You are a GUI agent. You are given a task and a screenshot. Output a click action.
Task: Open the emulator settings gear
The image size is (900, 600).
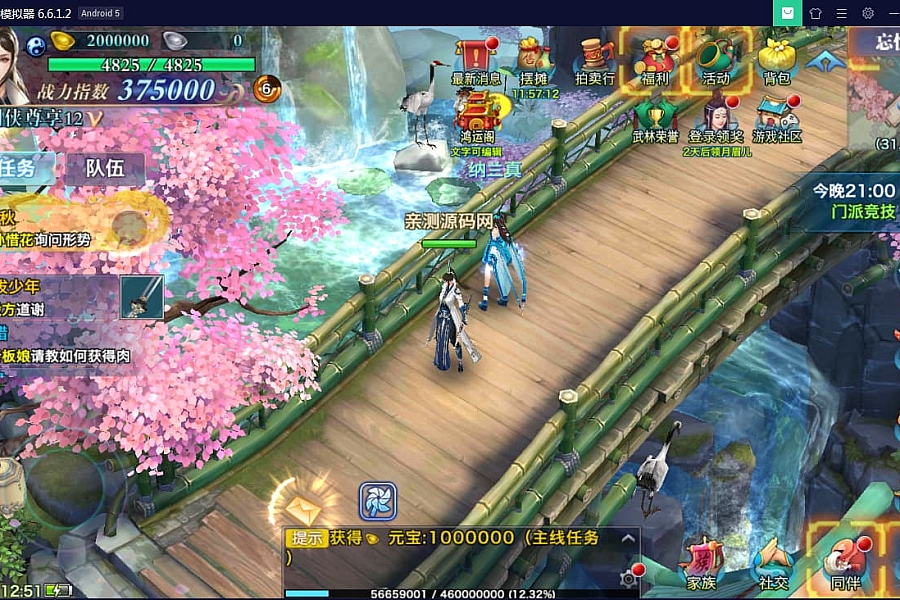[x=868, y=13]
